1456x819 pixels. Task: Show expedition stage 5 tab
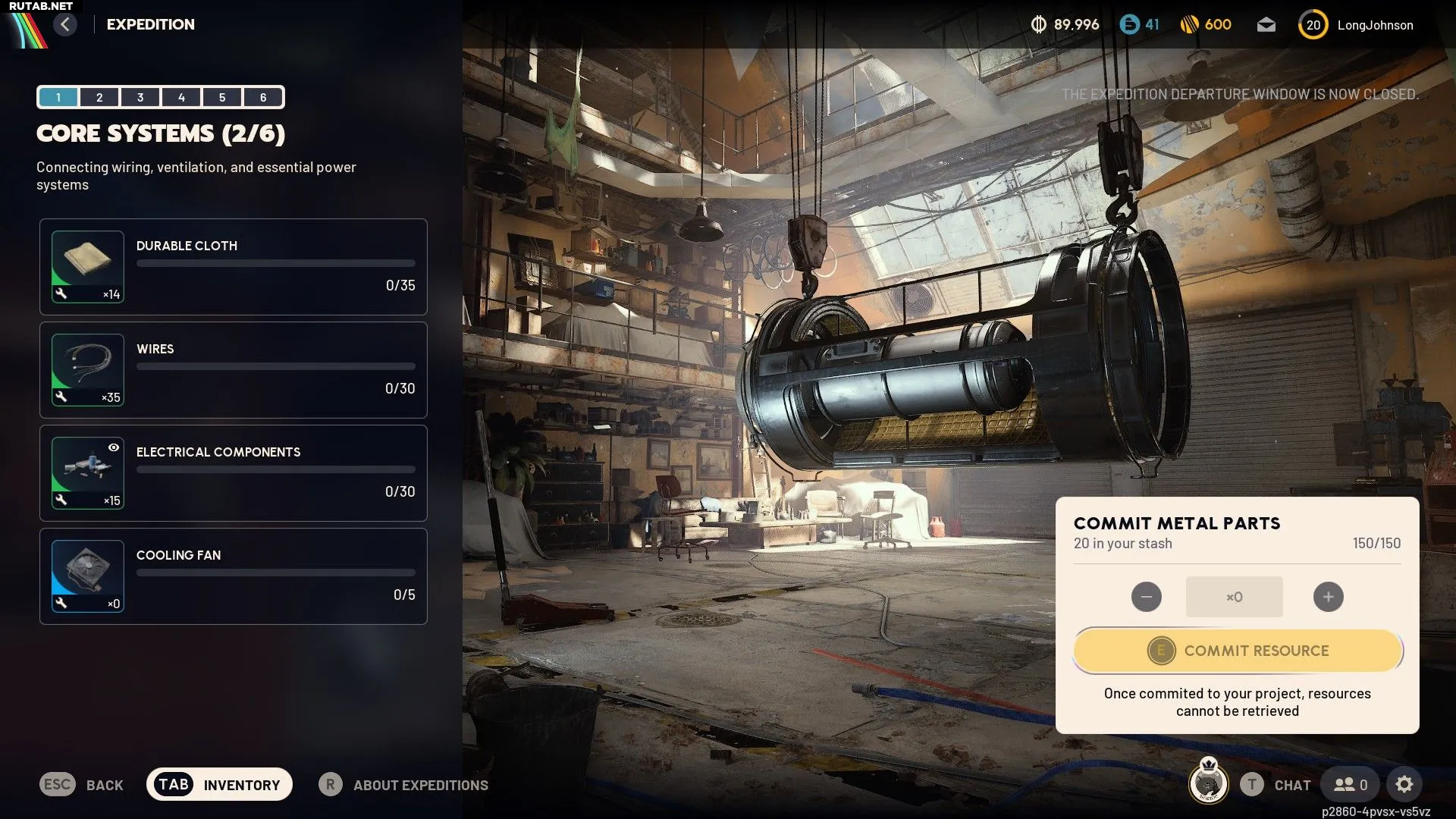pos(222,97)
